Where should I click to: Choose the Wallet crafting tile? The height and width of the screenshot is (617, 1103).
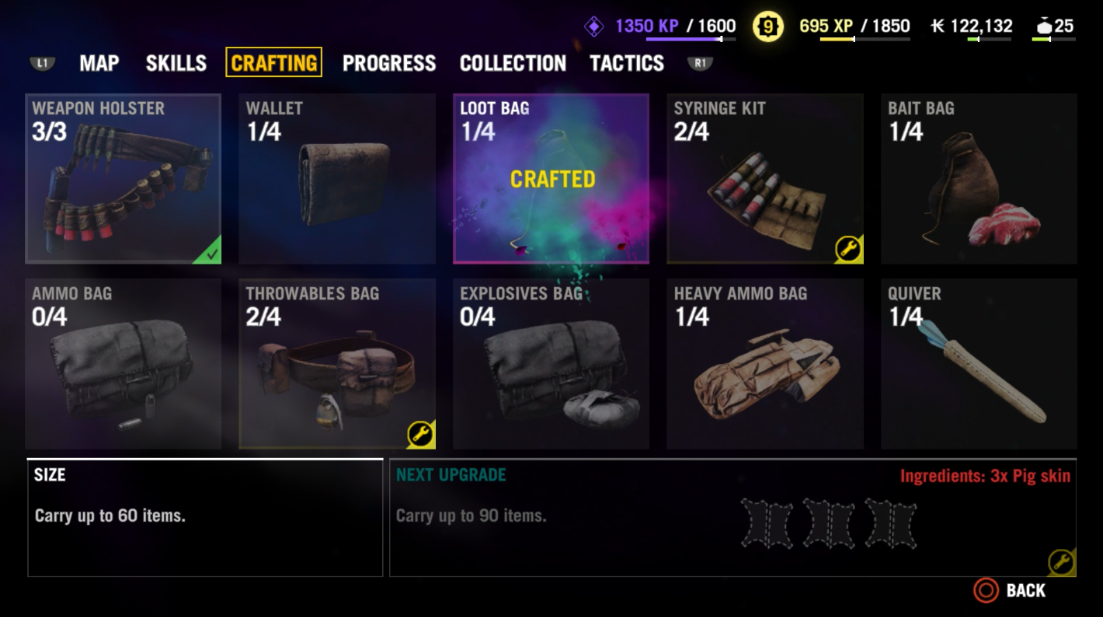point(337,179)
